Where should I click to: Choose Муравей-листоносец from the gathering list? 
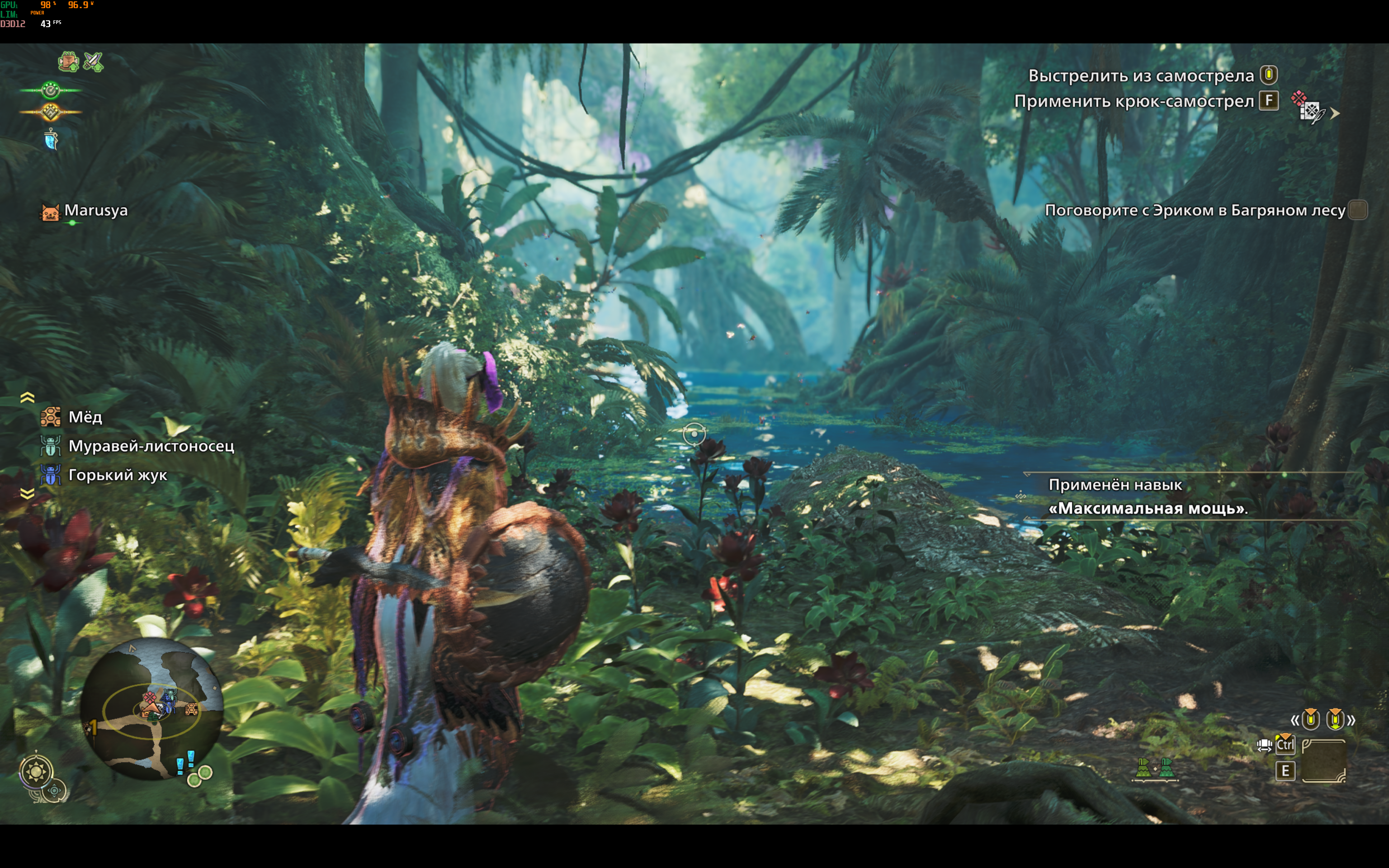(151, 446)
